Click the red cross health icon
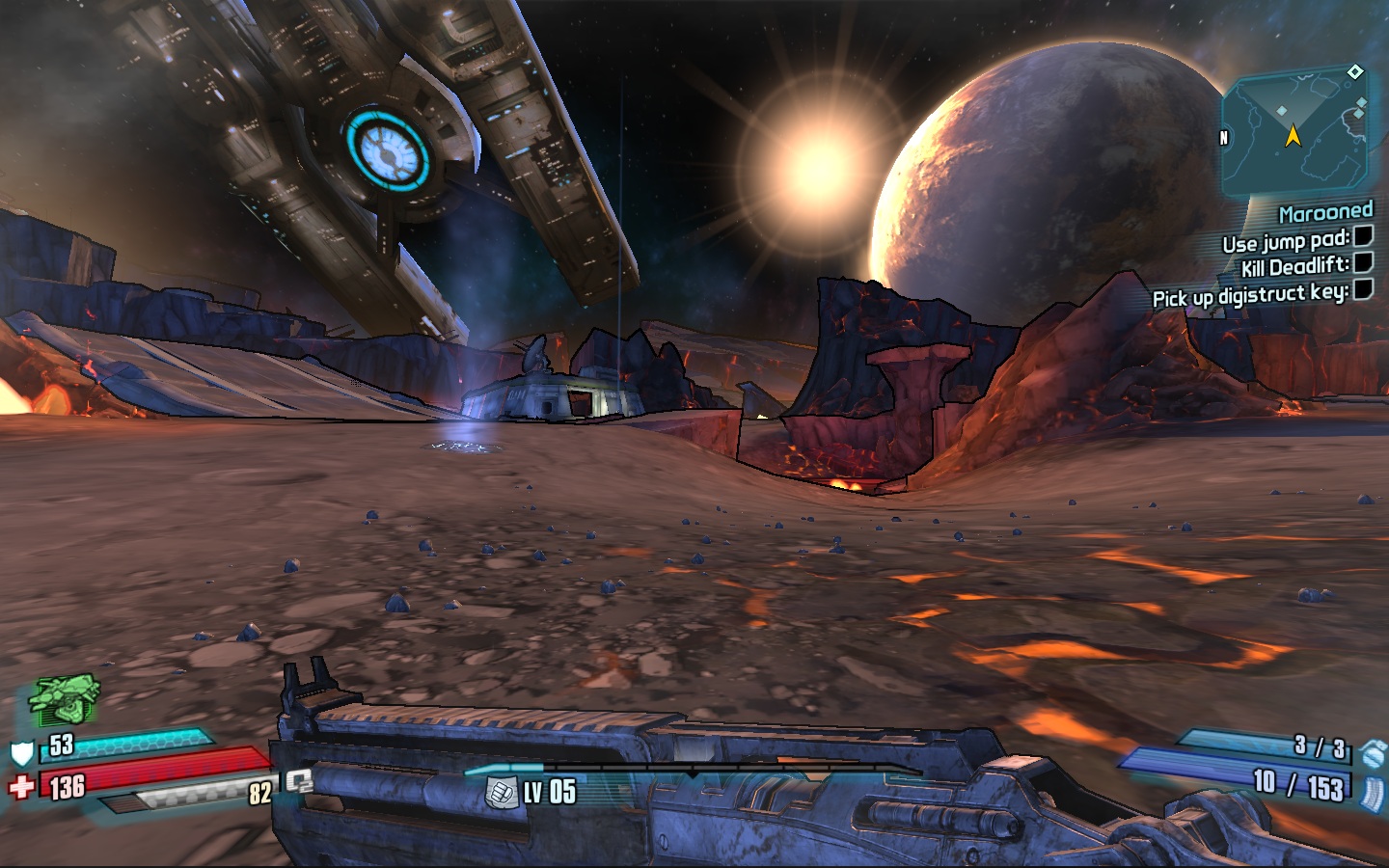 (x=21, y=787)
